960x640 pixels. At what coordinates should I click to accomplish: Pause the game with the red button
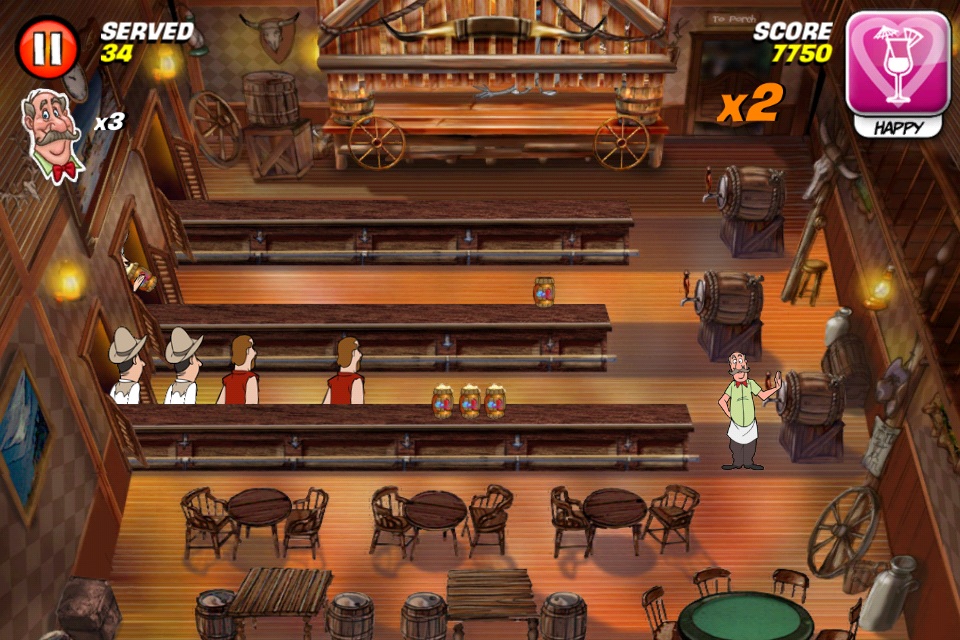47,48
